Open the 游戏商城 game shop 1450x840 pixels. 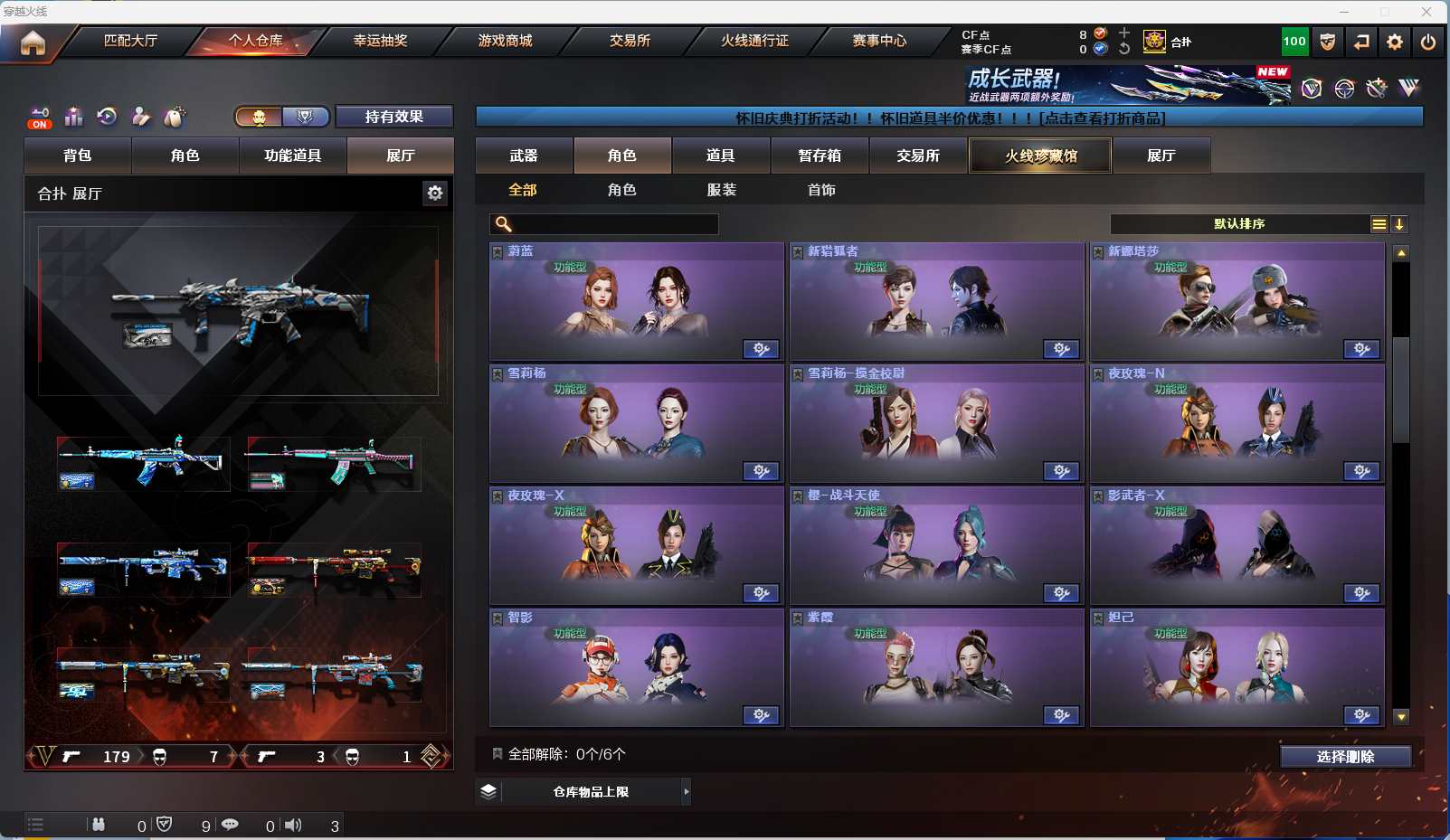(505, 41)
